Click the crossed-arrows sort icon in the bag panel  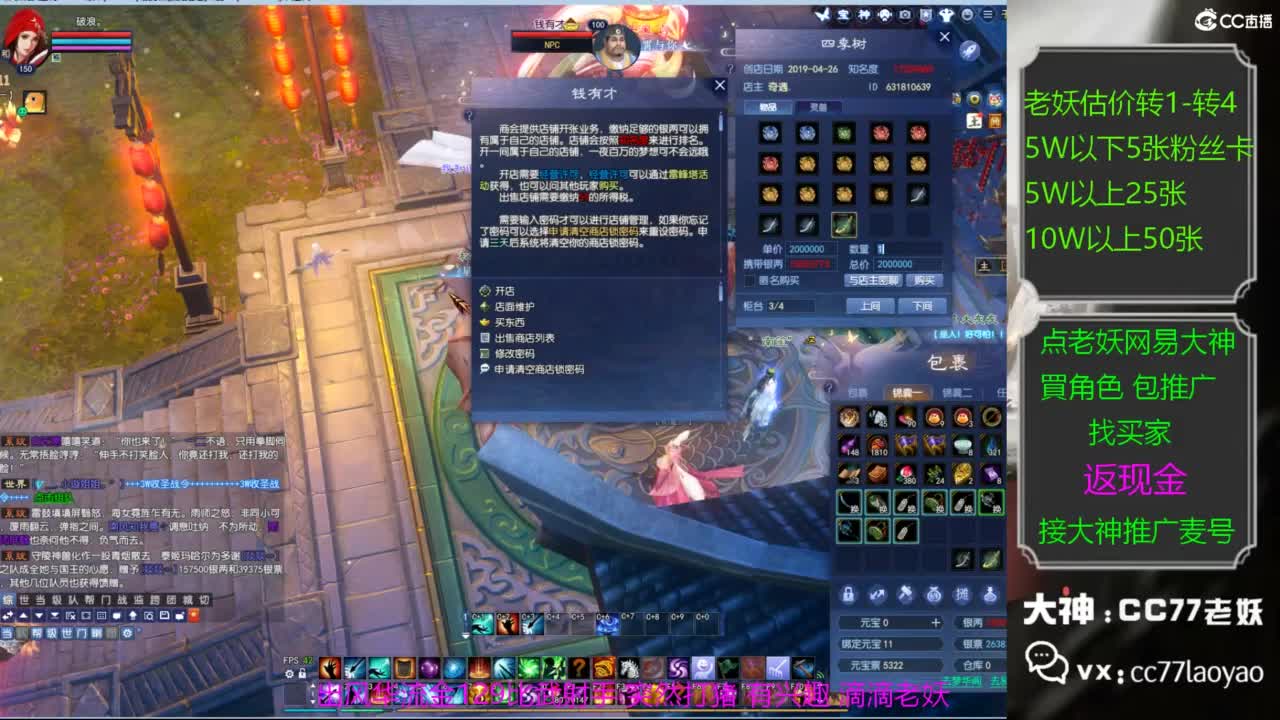coord(878,593)
